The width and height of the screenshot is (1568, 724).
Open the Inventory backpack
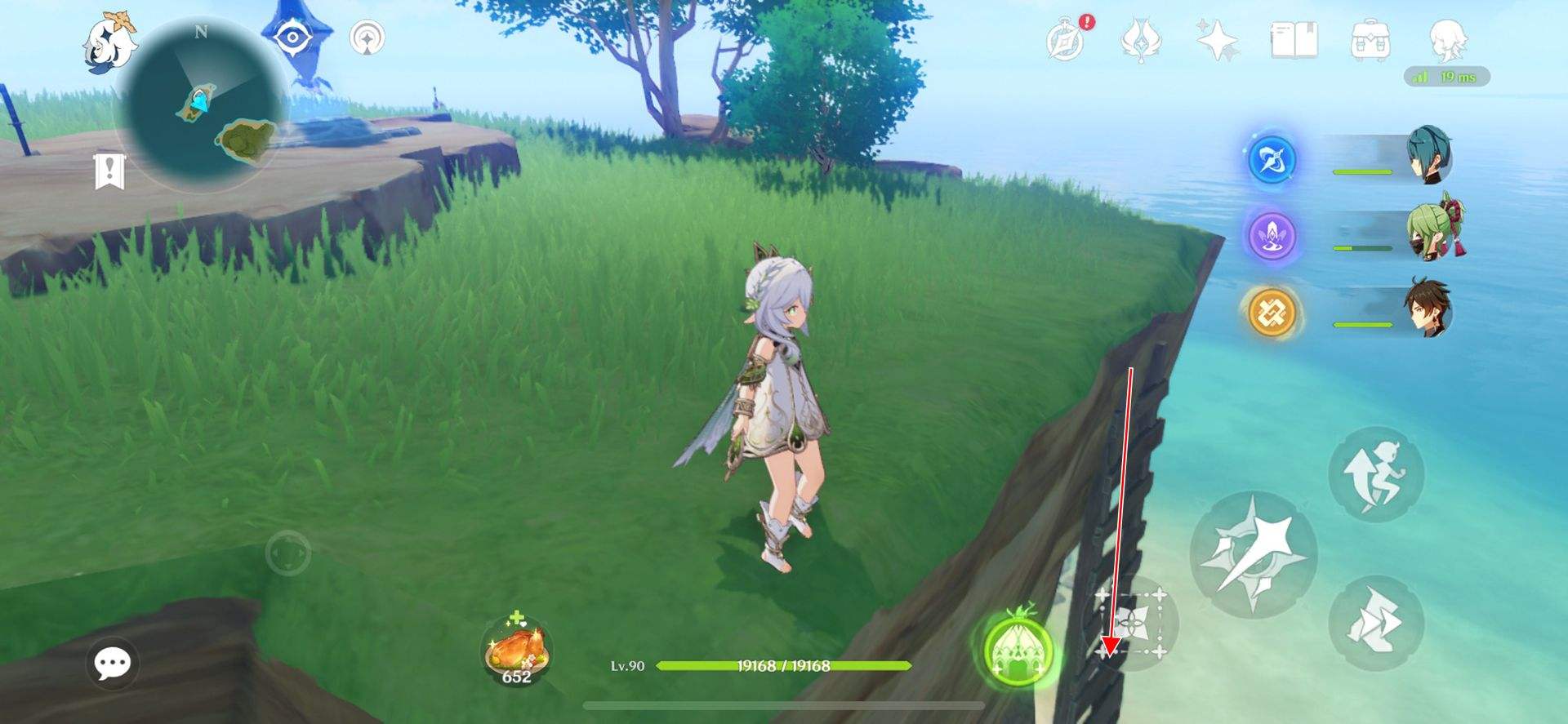(1370, 39)
